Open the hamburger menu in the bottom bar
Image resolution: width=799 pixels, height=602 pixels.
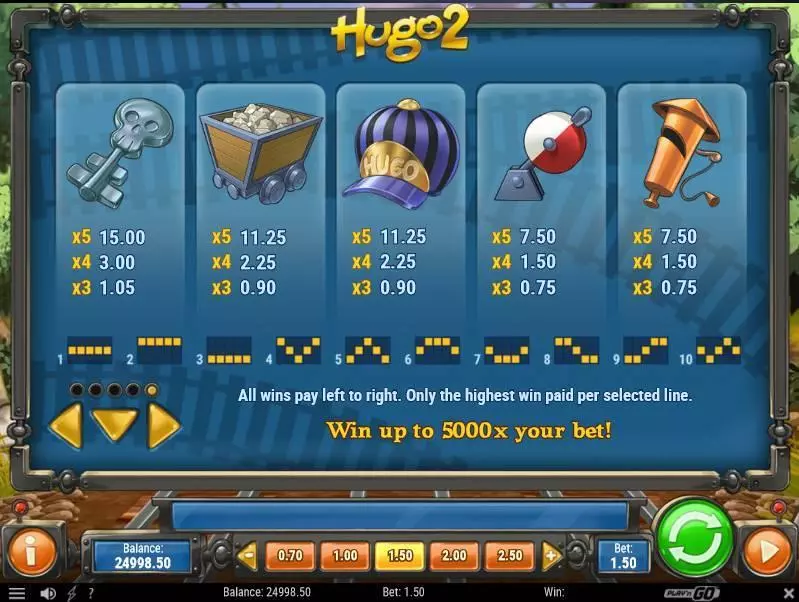(x=16, y=593)
